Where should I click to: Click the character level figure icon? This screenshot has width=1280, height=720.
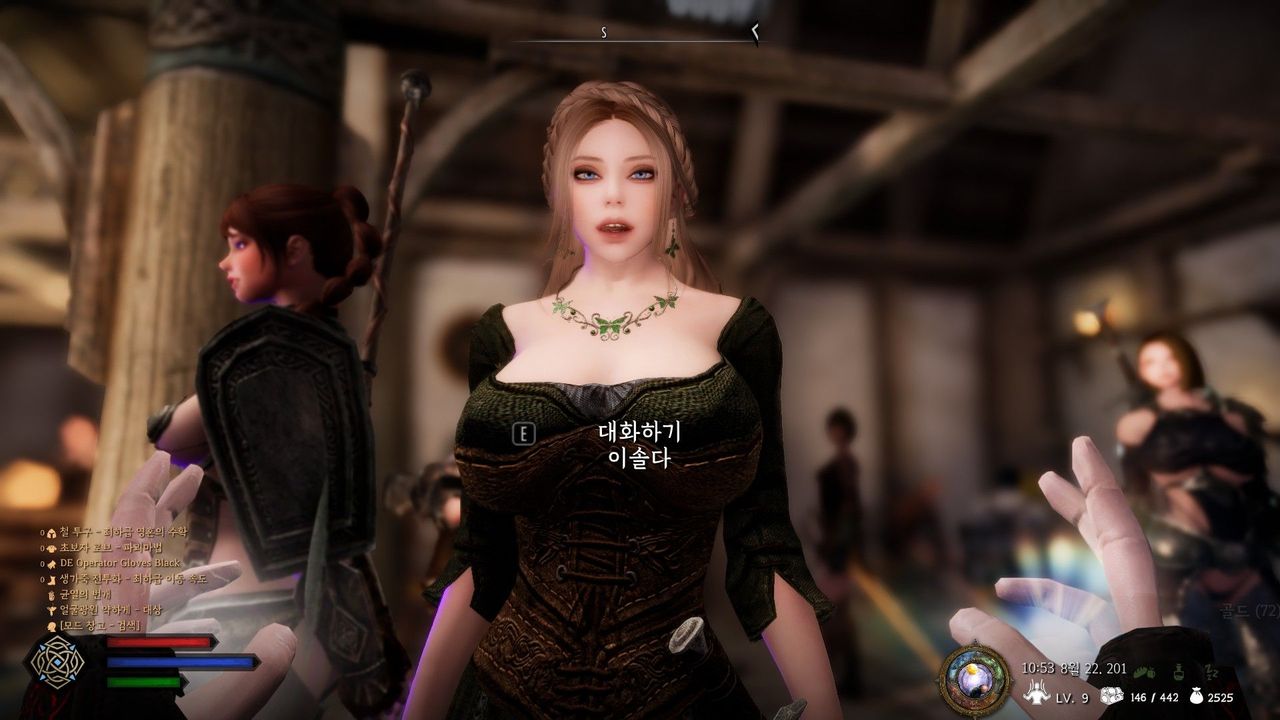1038,693
